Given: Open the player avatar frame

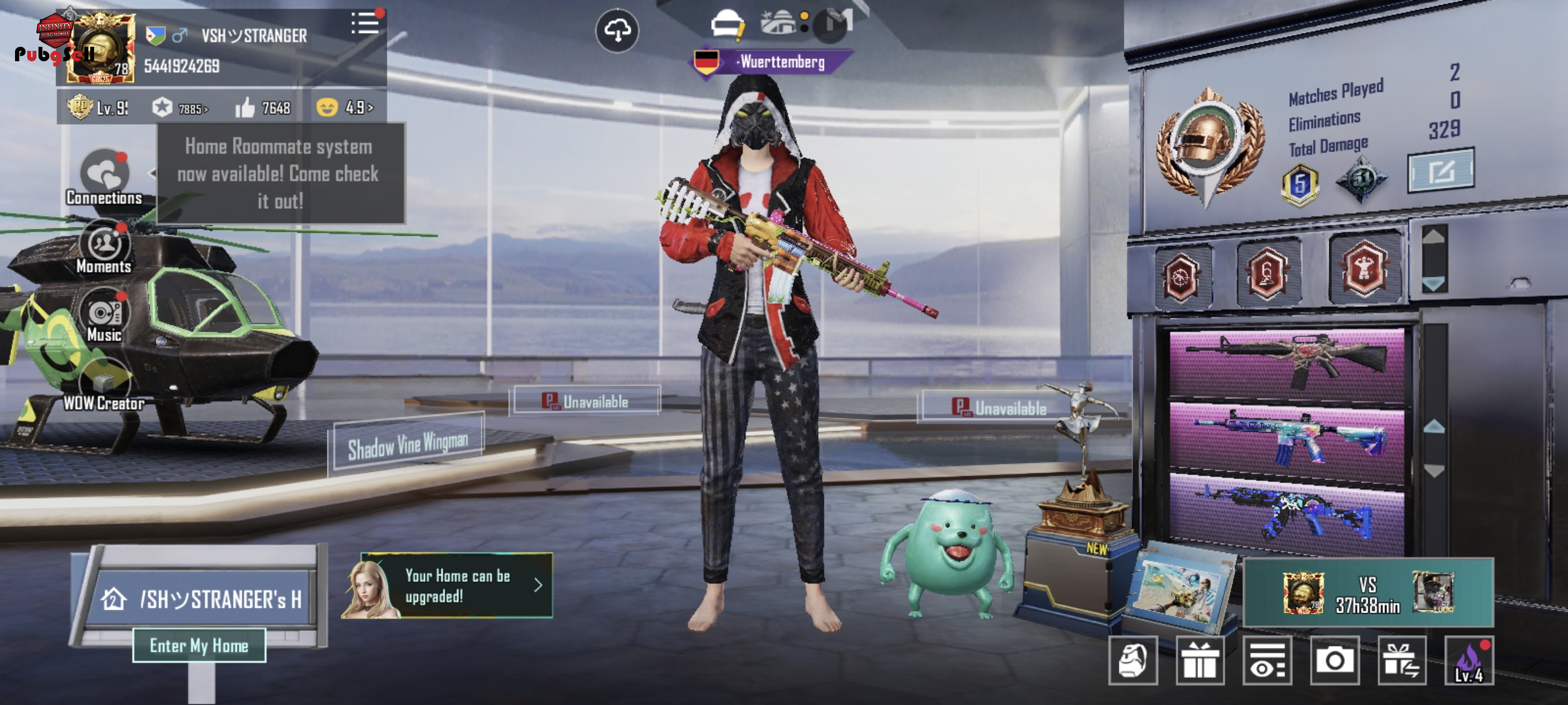Looking at the screenshot, I should pyautogui.click(x=101, y=47).
